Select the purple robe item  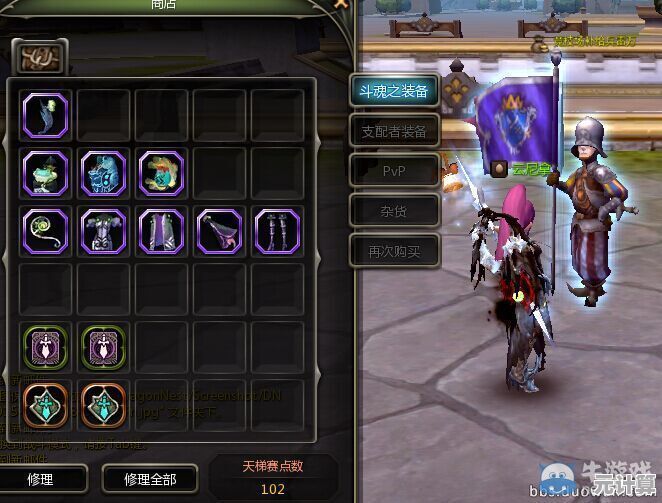(161, 230)
